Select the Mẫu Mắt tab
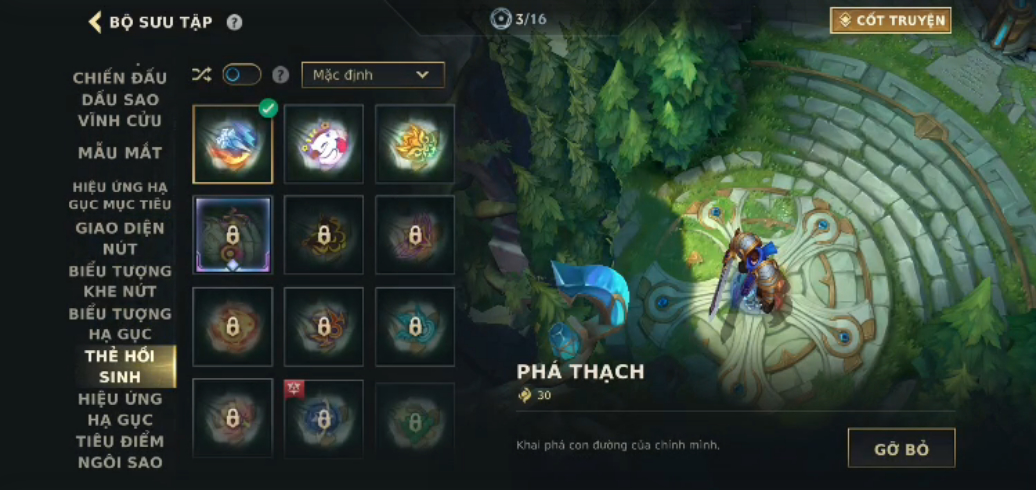The height and width of the screenshot is (490, 1036). [x=120, y=153]
